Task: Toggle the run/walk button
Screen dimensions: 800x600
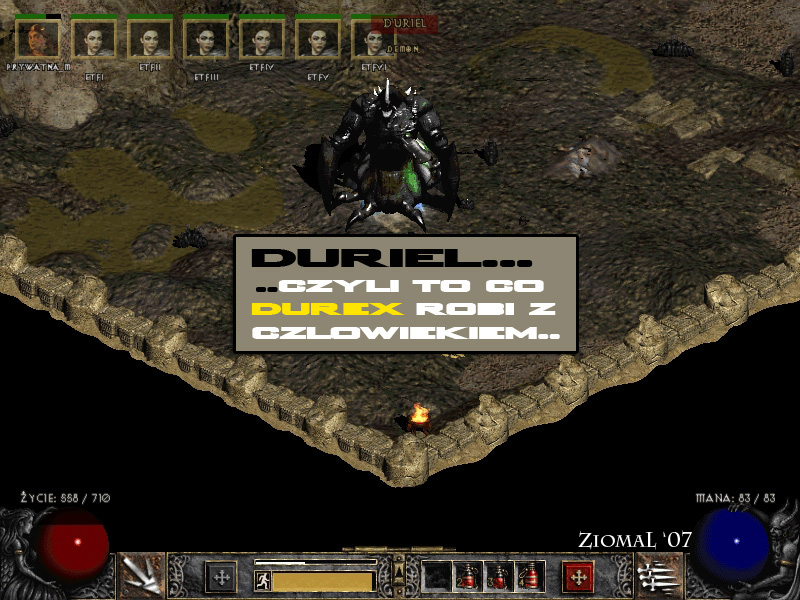Action: (x=262, y=578)
